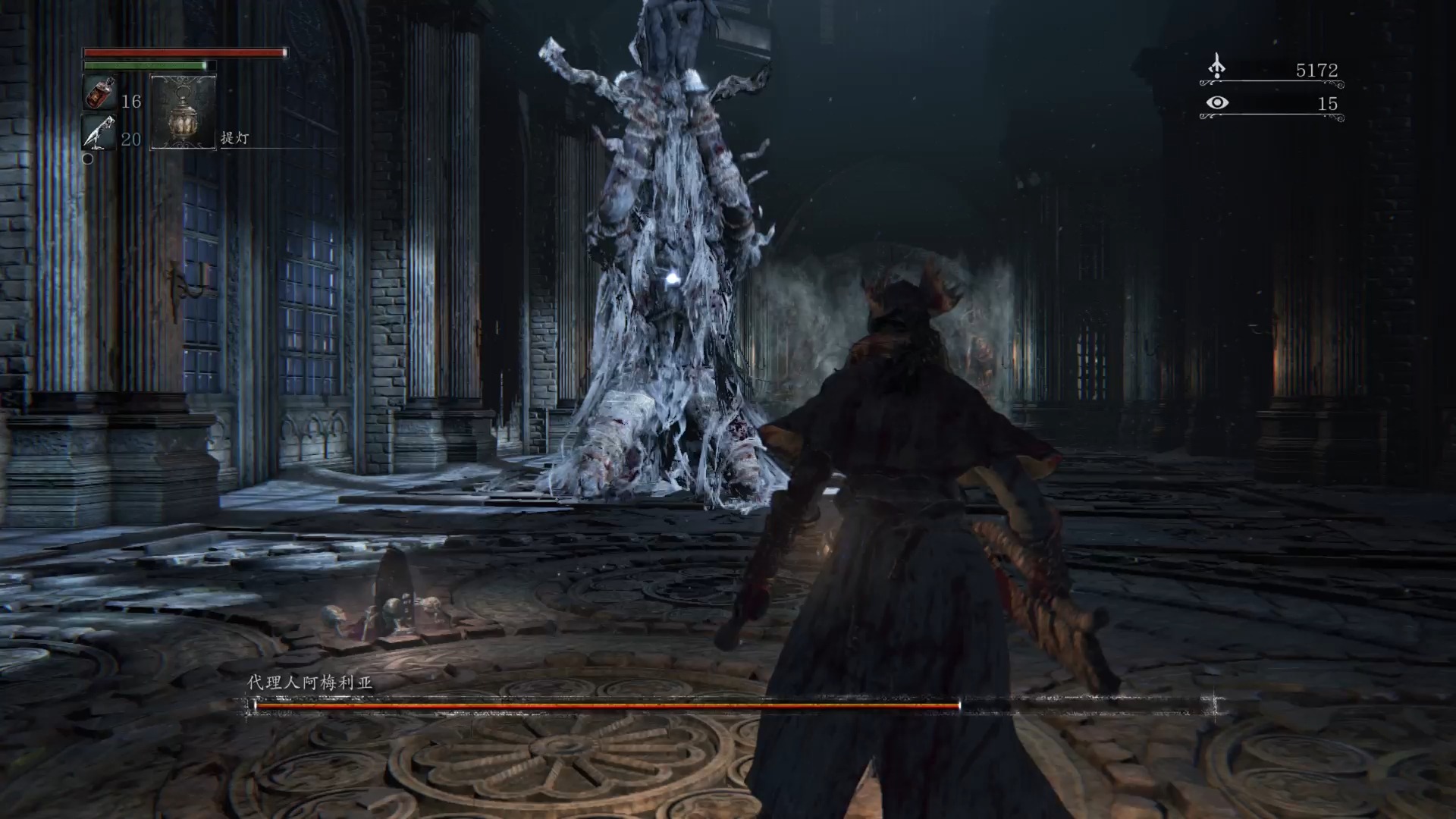Select the quicksilver bullet icon
1456x819 pixels.
click(99, 133)
